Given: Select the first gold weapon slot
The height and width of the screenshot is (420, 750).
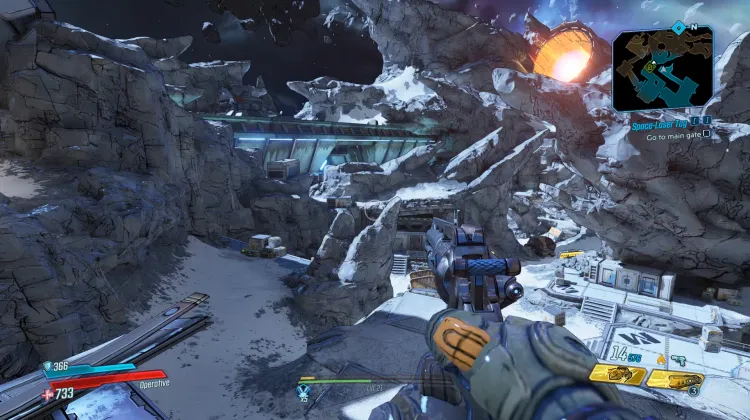Looking at the screenshot, I should pos(617,374).
